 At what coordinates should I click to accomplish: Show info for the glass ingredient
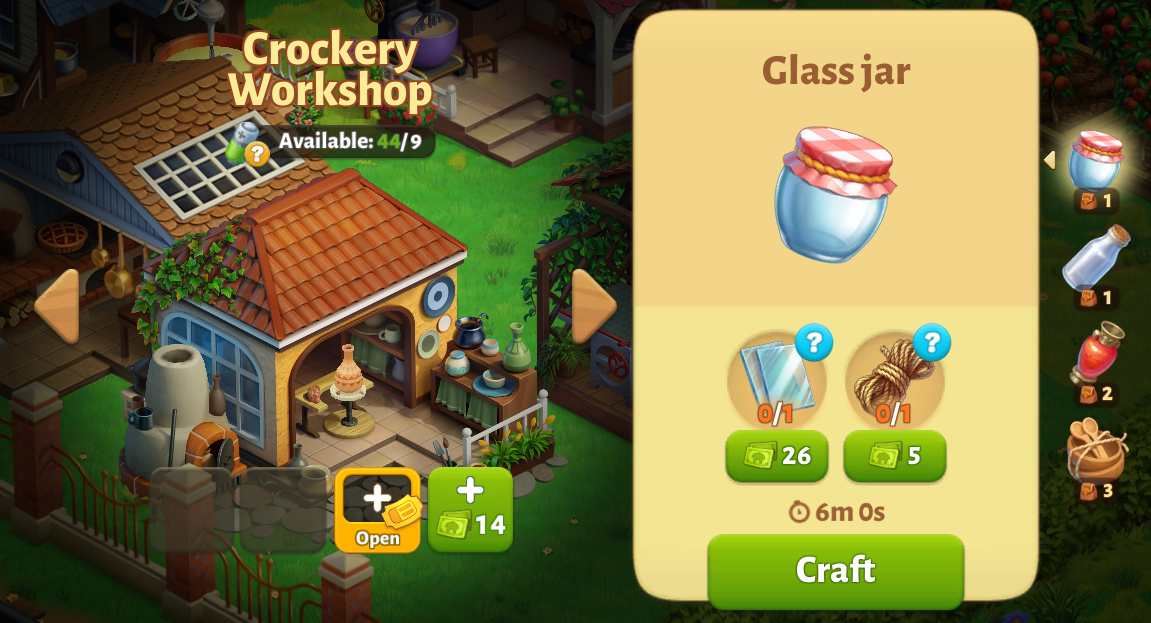(814, 343)
